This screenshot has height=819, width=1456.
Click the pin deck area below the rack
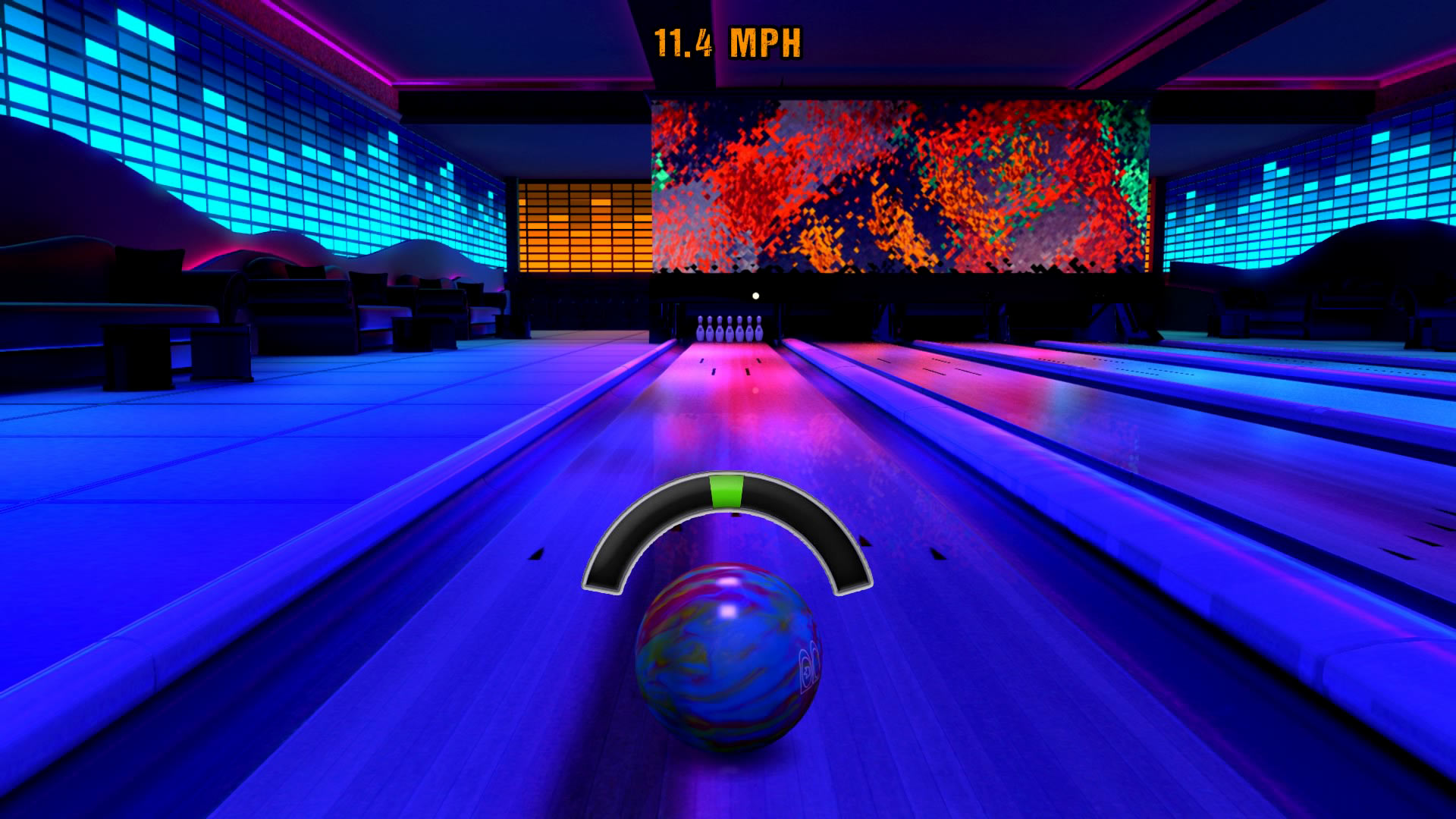tap(728, 351)
